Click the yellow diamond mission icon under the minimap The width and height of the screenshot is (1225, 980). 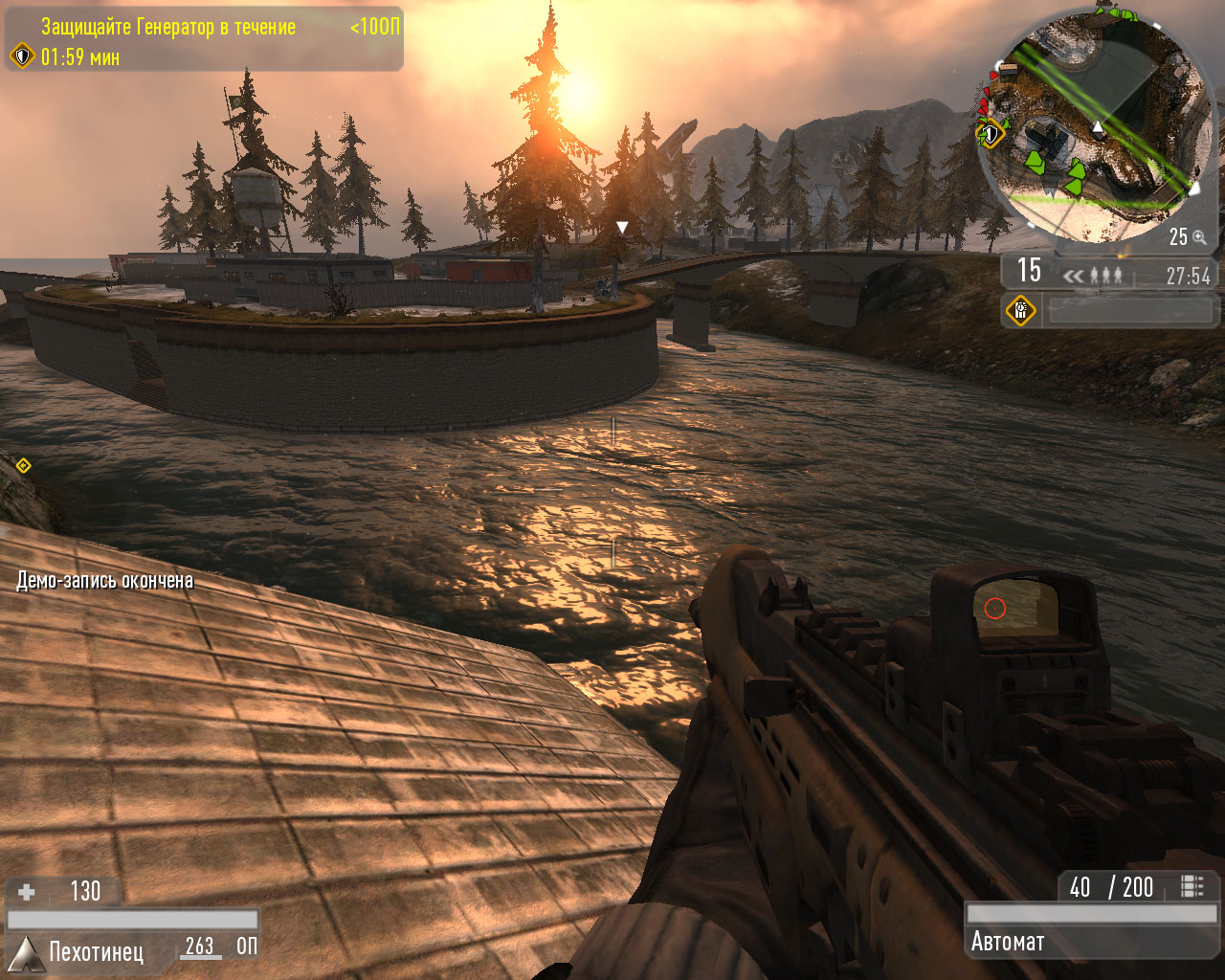tap(1021, 310)
